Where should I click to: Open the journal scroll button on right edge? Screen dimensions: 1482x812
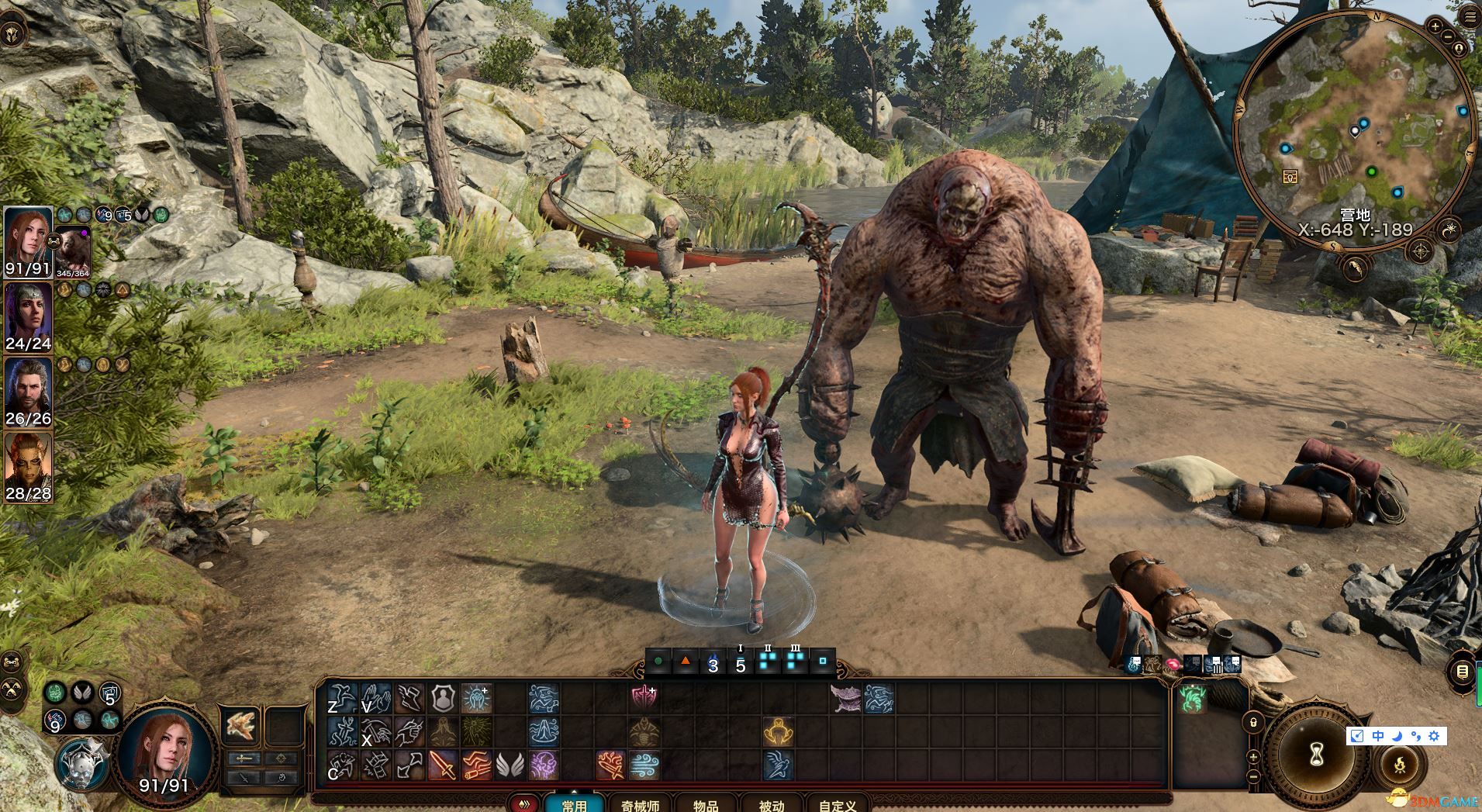1463,670
